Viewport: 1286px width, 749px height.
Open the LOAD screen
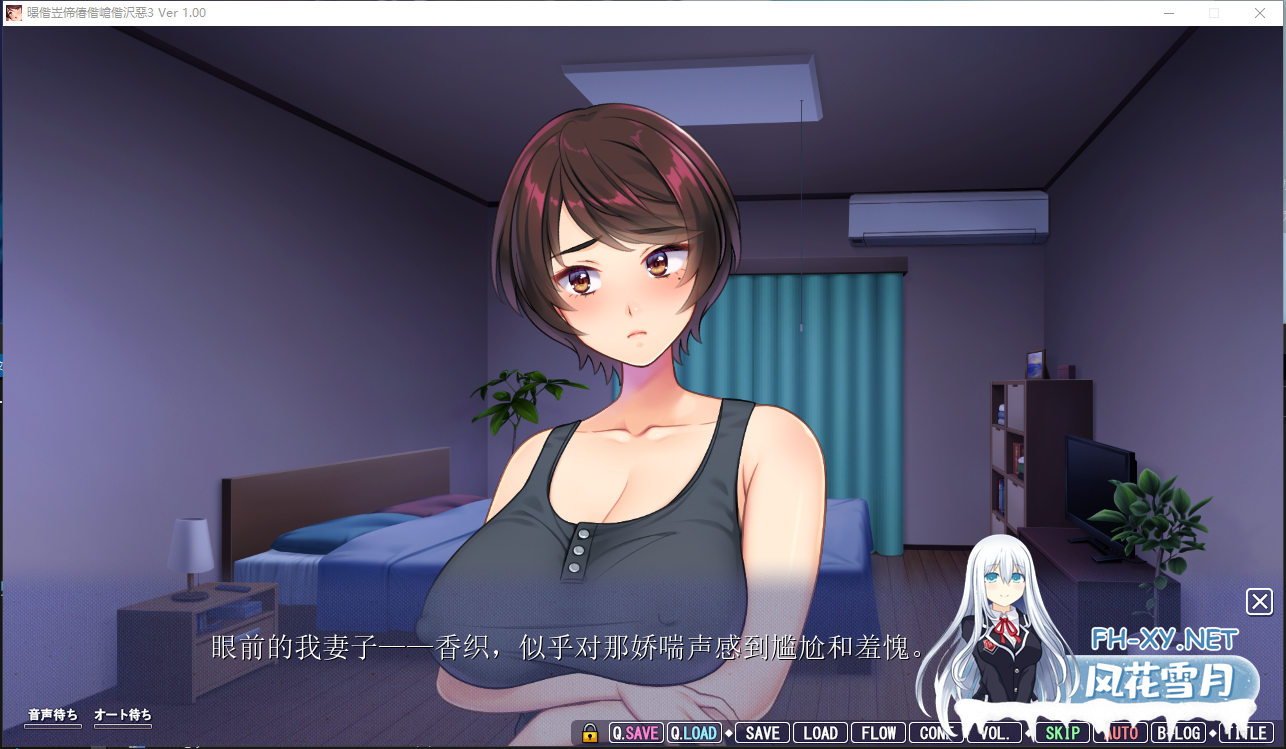(x=820, y=732)
